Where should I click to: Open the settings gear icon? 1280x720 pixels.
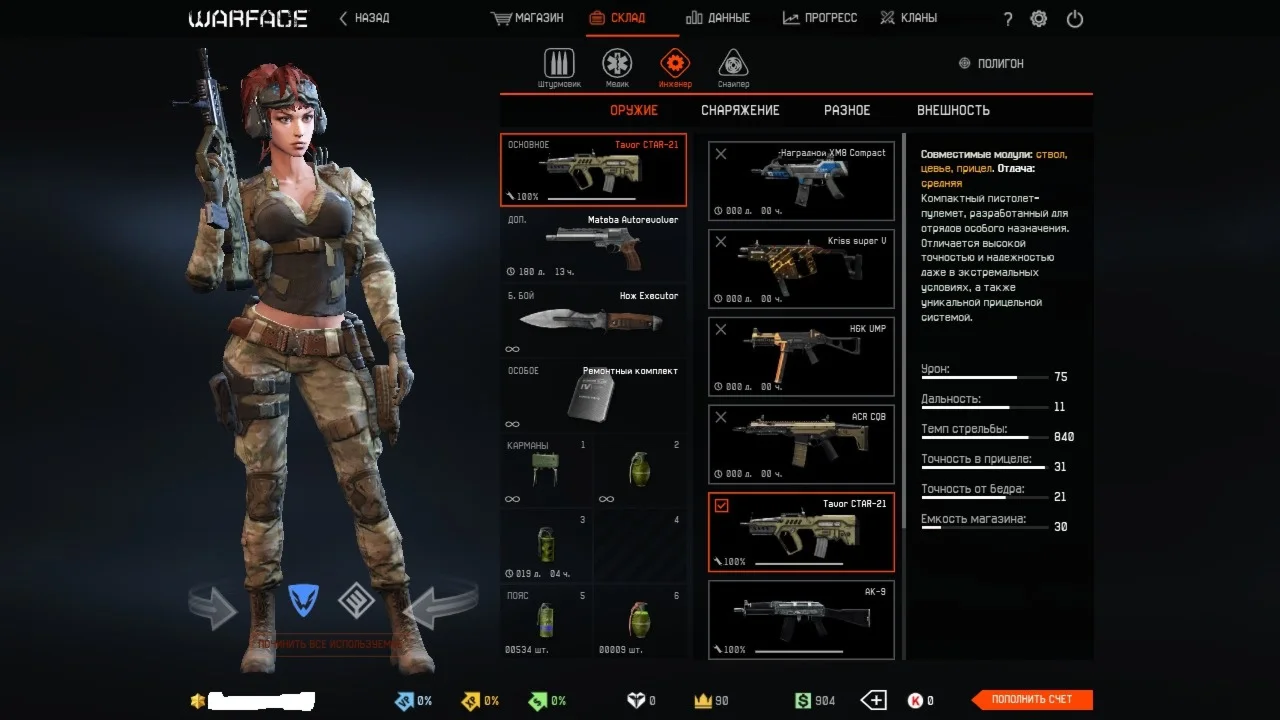1038,18
